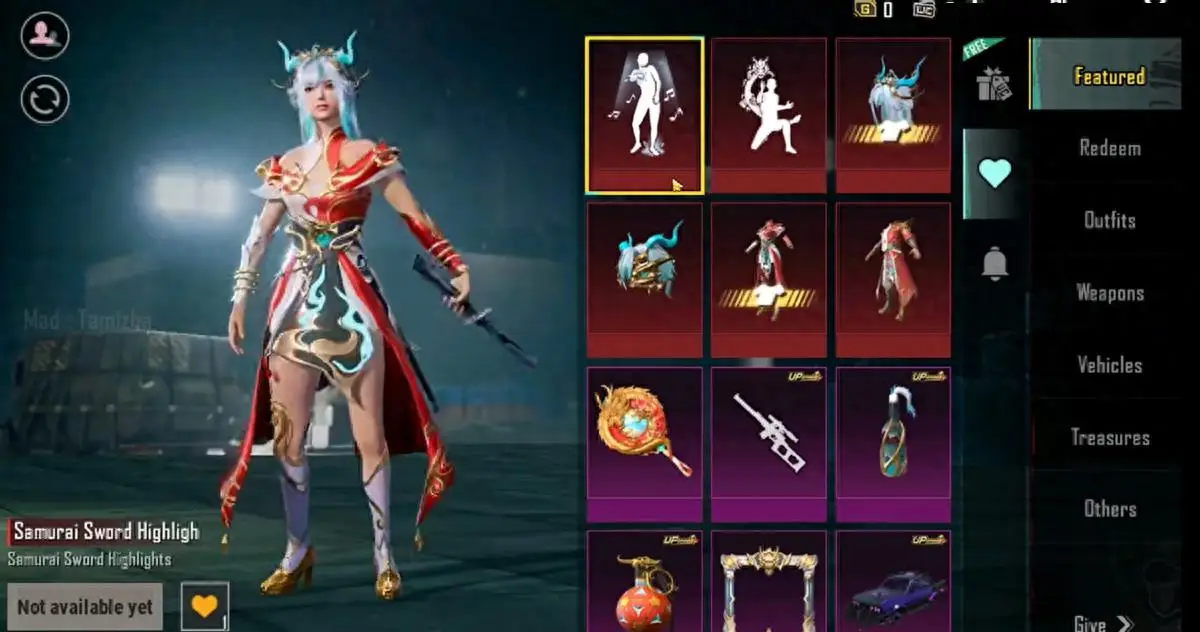Click the circular rotate arrows icon
Viewport: 1200px width, 632px height.
tap(45, 100)
